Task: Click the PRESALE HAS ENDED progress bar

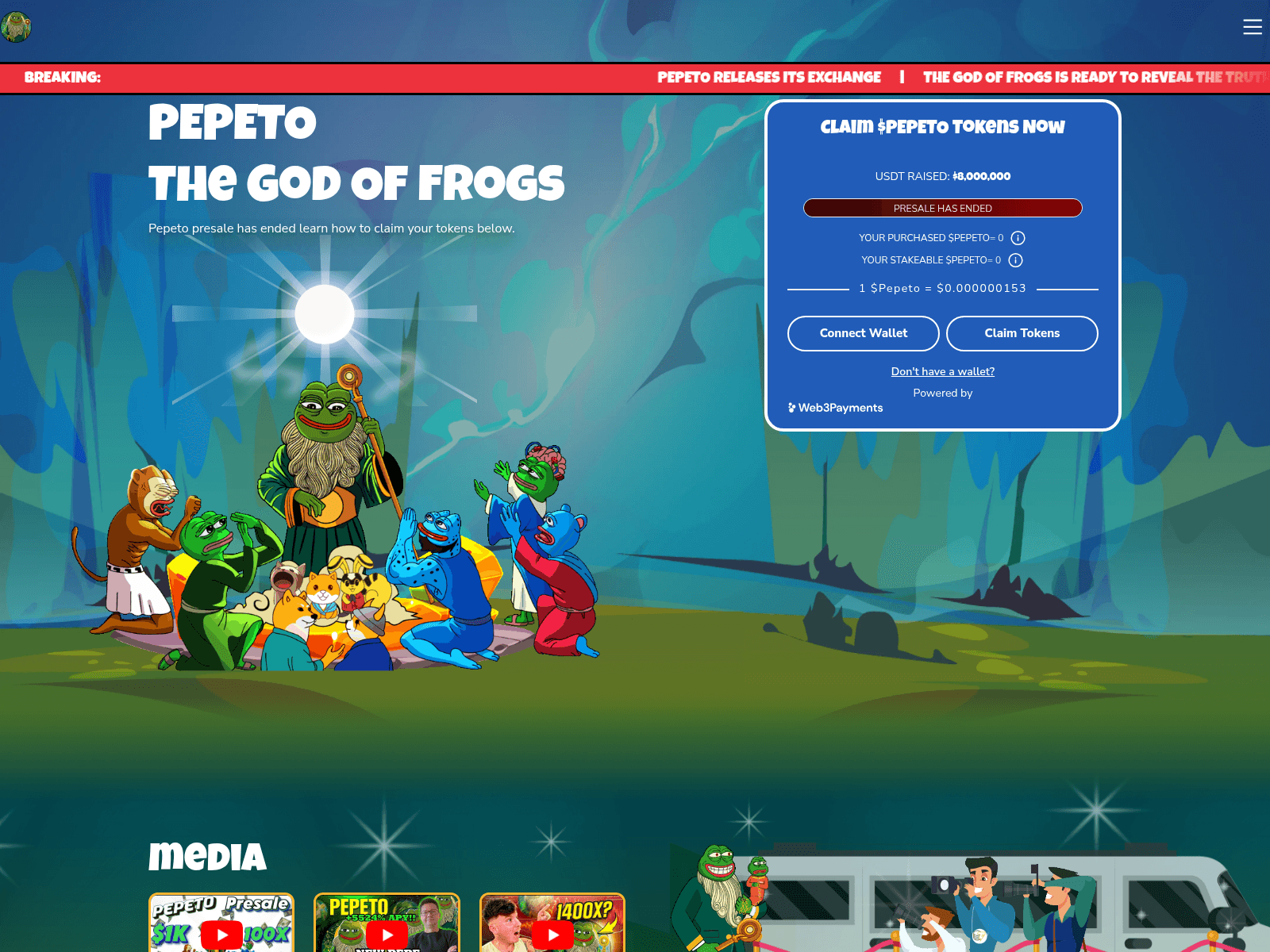Action: pyautogui.click(x=942, y=208)
